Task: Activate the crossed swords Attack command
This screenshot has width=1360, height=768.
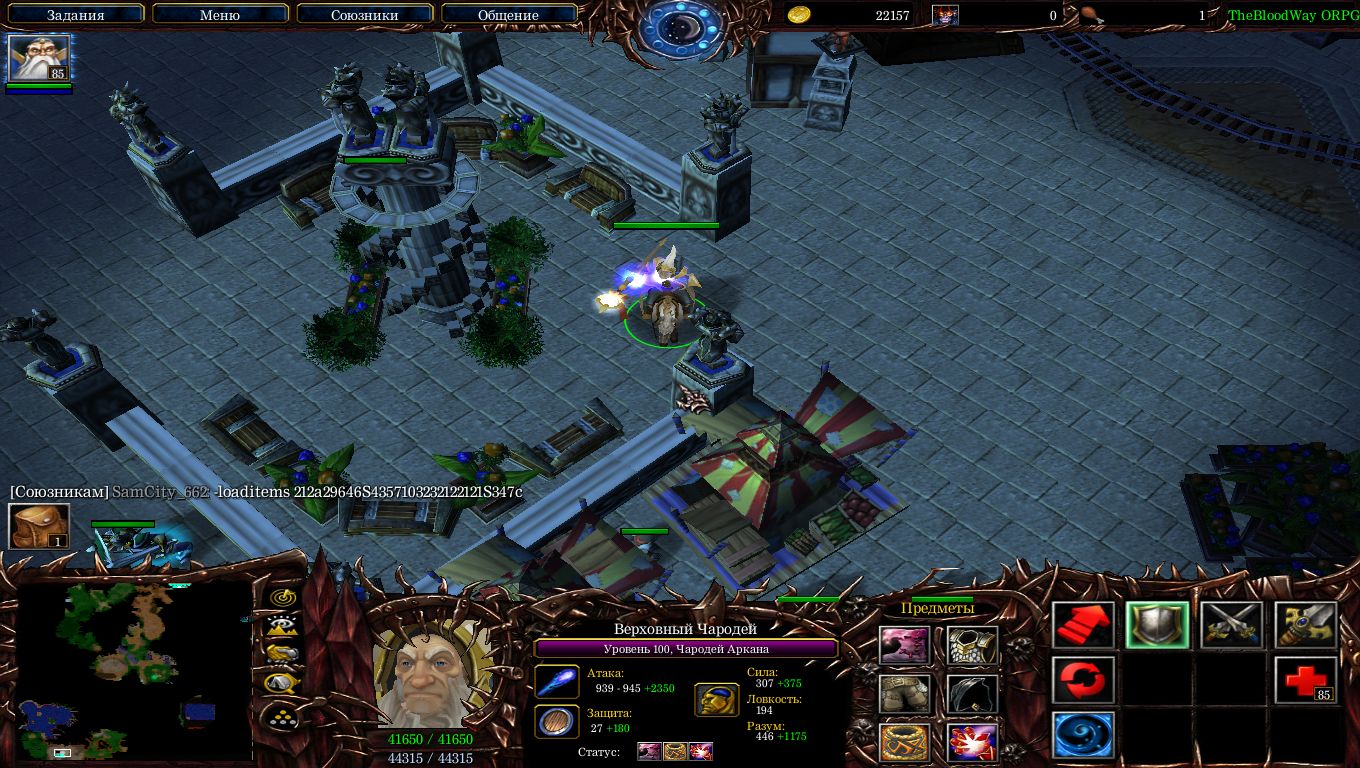Action: coord(1231,626)
